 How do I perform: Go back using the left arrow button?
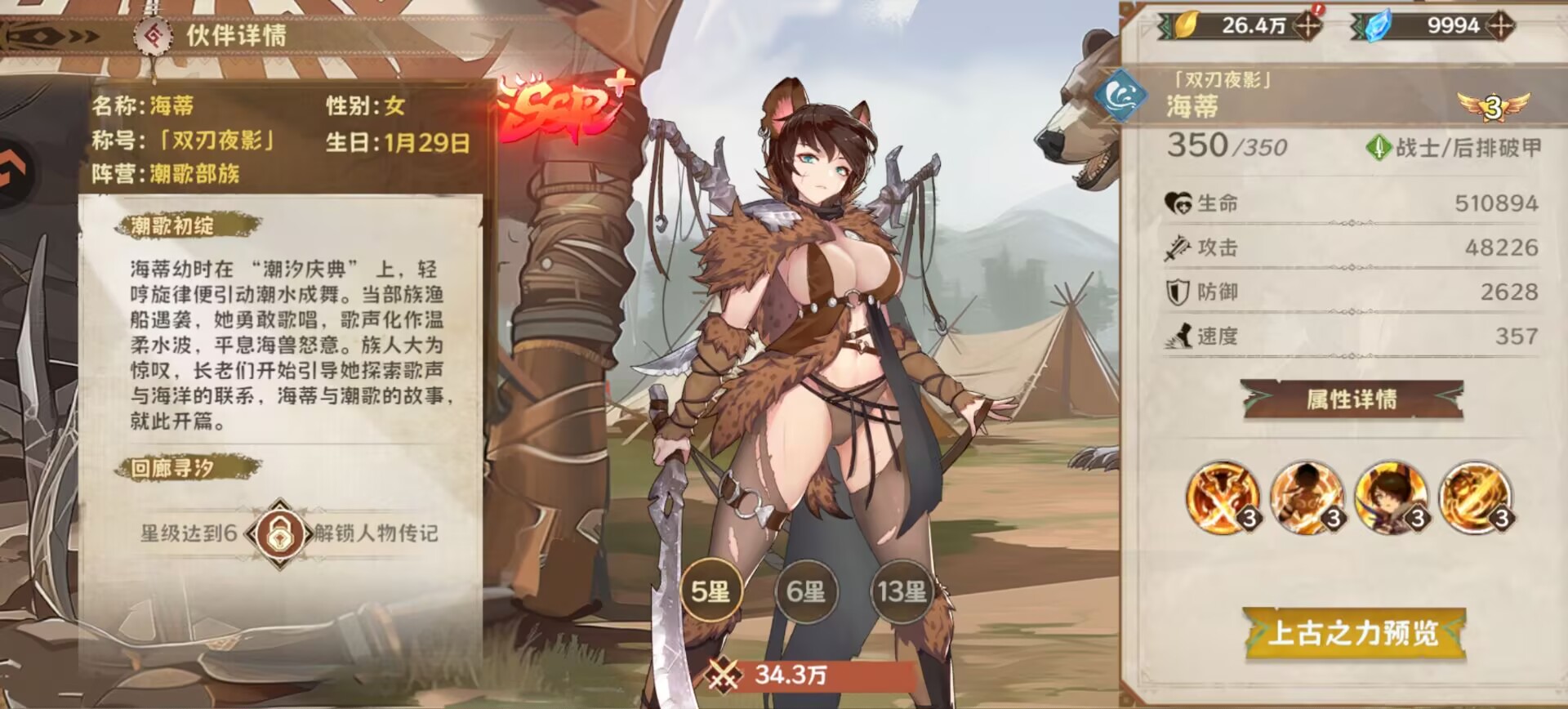point(14,172)
